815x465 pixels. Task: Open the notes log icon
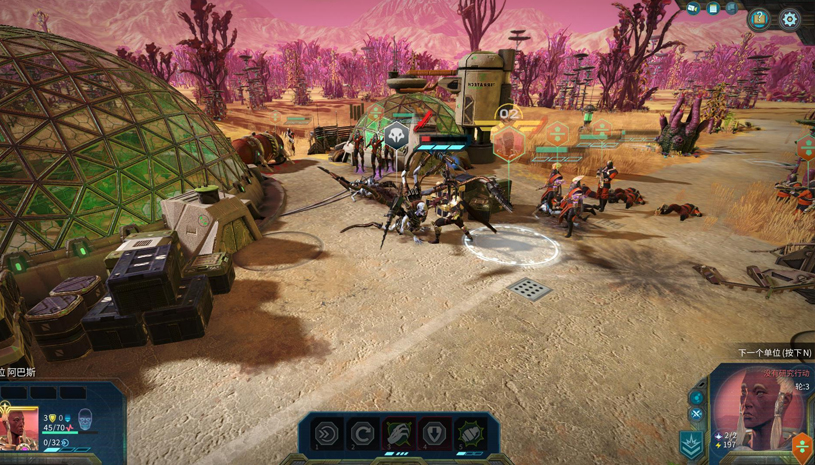[x=713, y=9]
